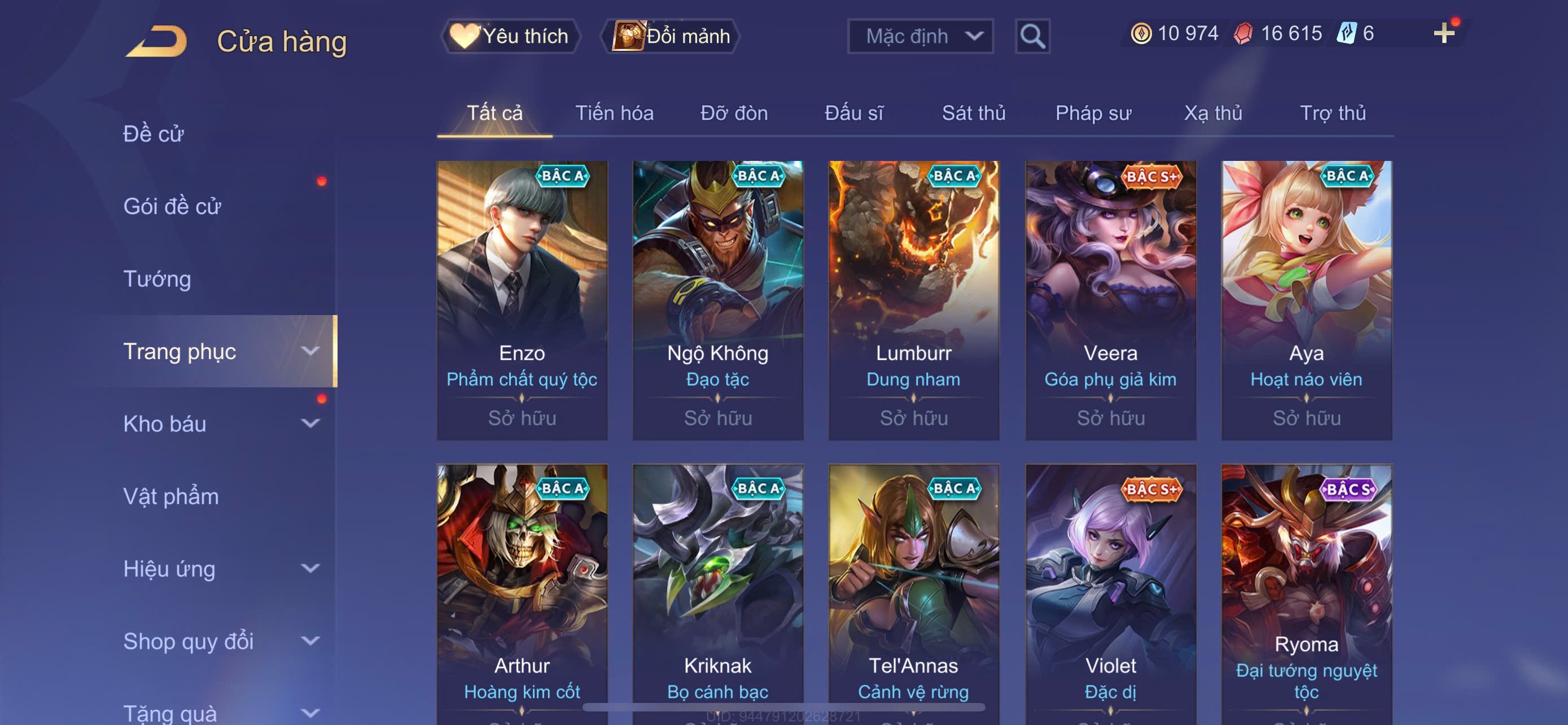Select the Enzo Phẩm chất quý tộc skin
Viewport: 1568px width, 725px height.
[522, 299]
